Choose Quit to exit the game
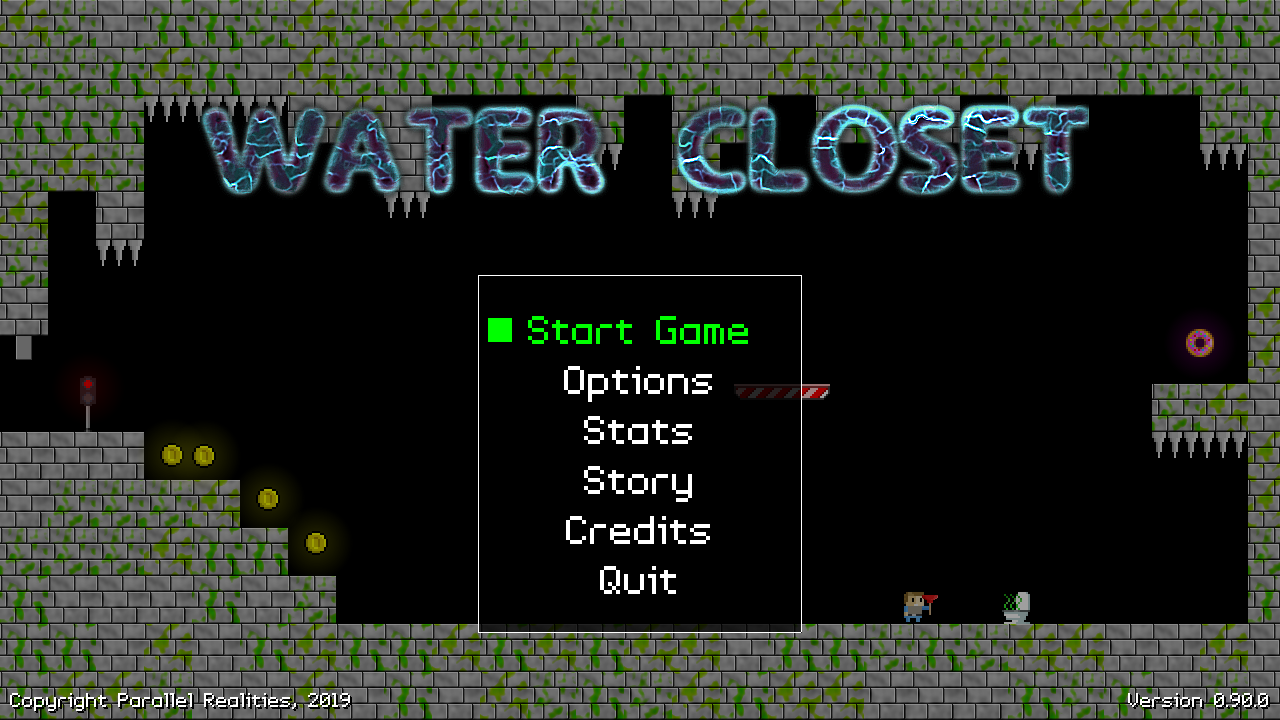Screen dimensions: 1280x720 click(638, 581)
